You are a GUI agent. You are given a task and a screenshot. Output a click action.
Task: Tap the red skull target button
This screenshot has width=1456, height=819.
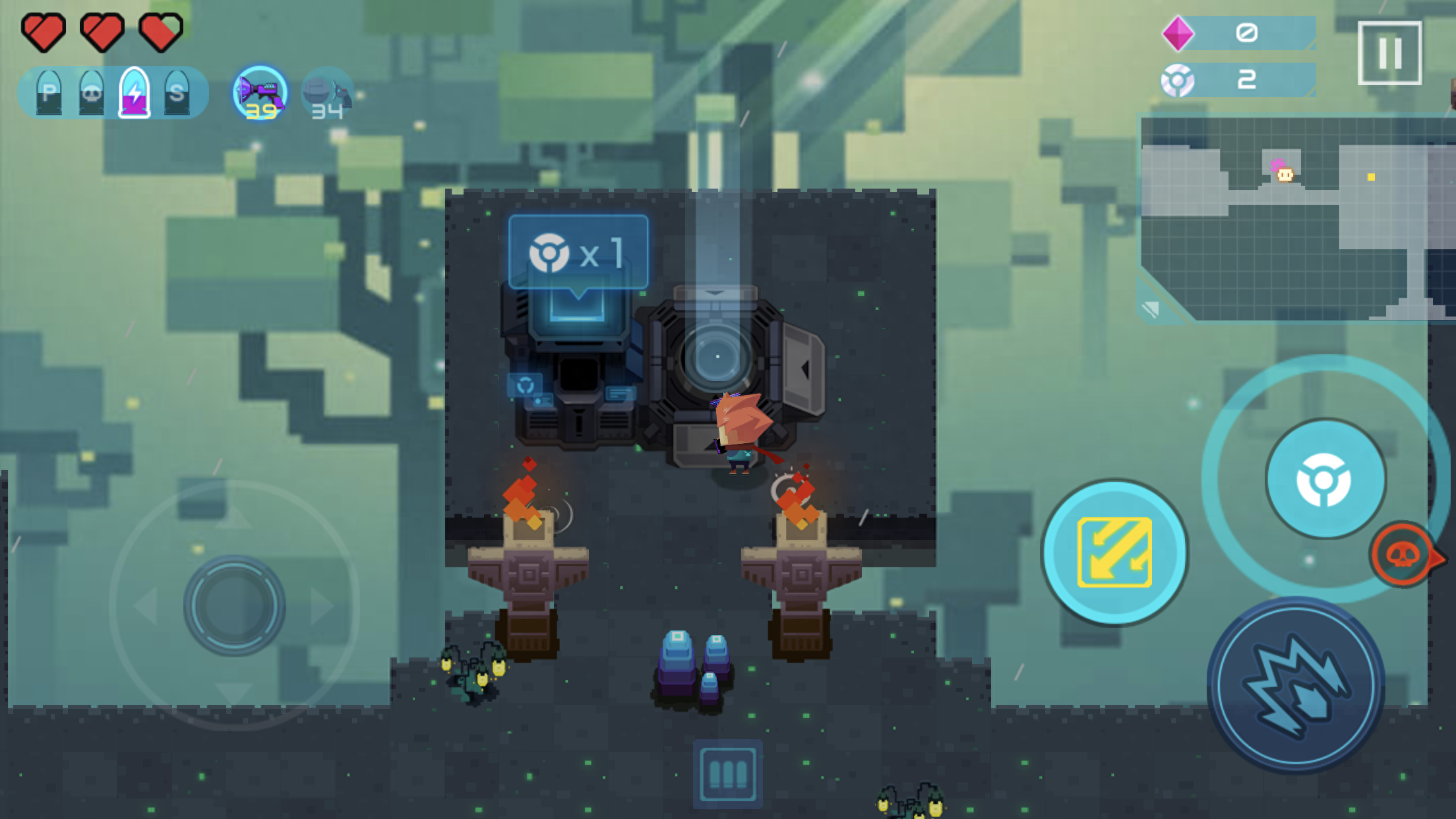[x=1403, y=555]
